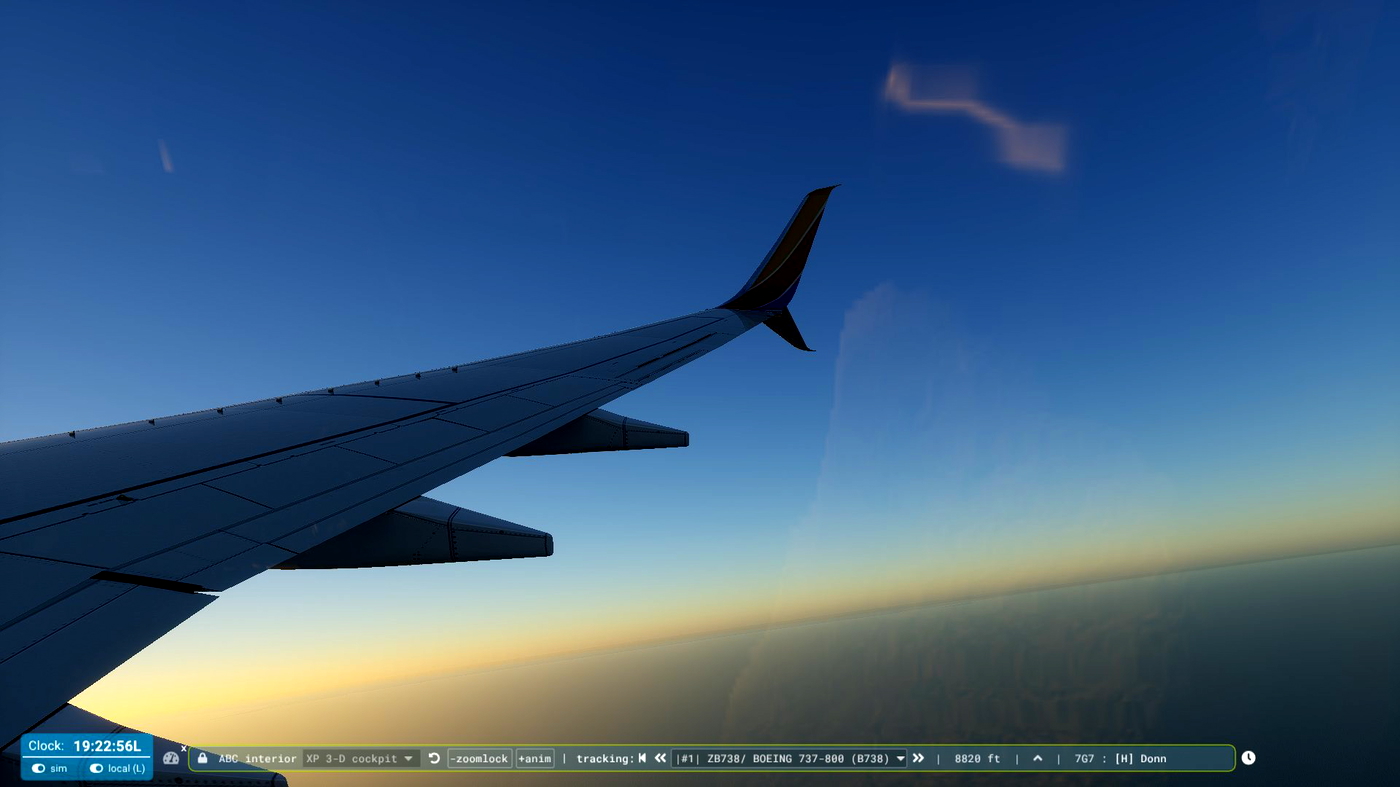Click the double-right chevron to next aircraft
Image resolution: width=1400 pixels, height=787 pixels.
918,758
